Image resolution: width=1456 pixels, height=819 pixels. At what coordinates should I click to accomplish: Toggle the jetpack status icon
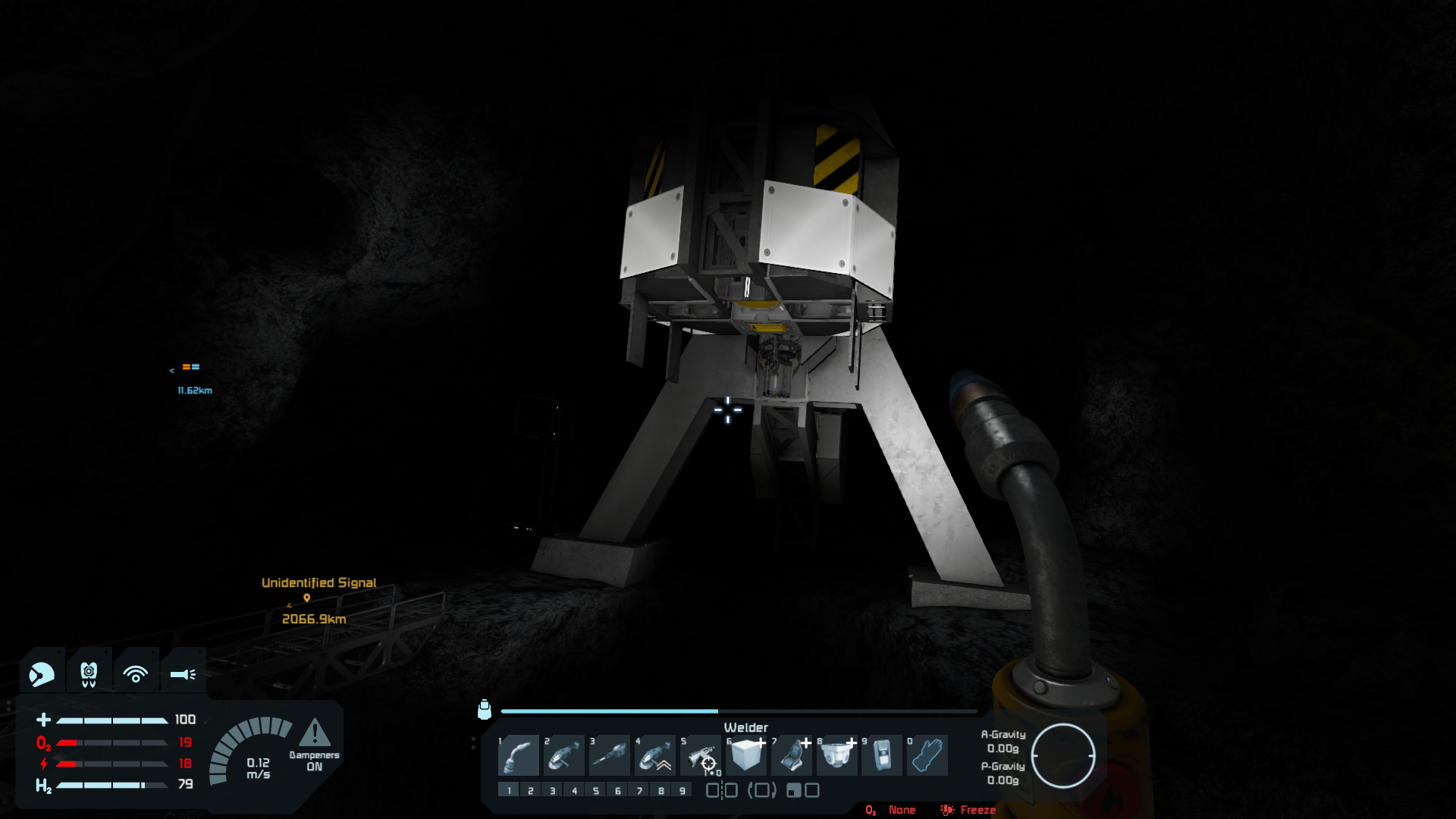click(x=89, y=673)
